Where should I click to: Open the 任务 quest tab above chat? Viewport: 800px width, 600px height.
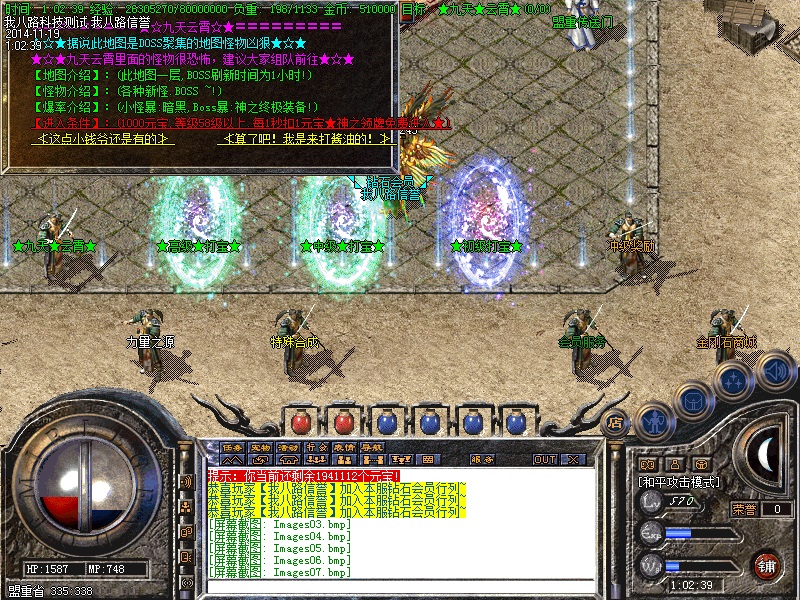(232, 447)
